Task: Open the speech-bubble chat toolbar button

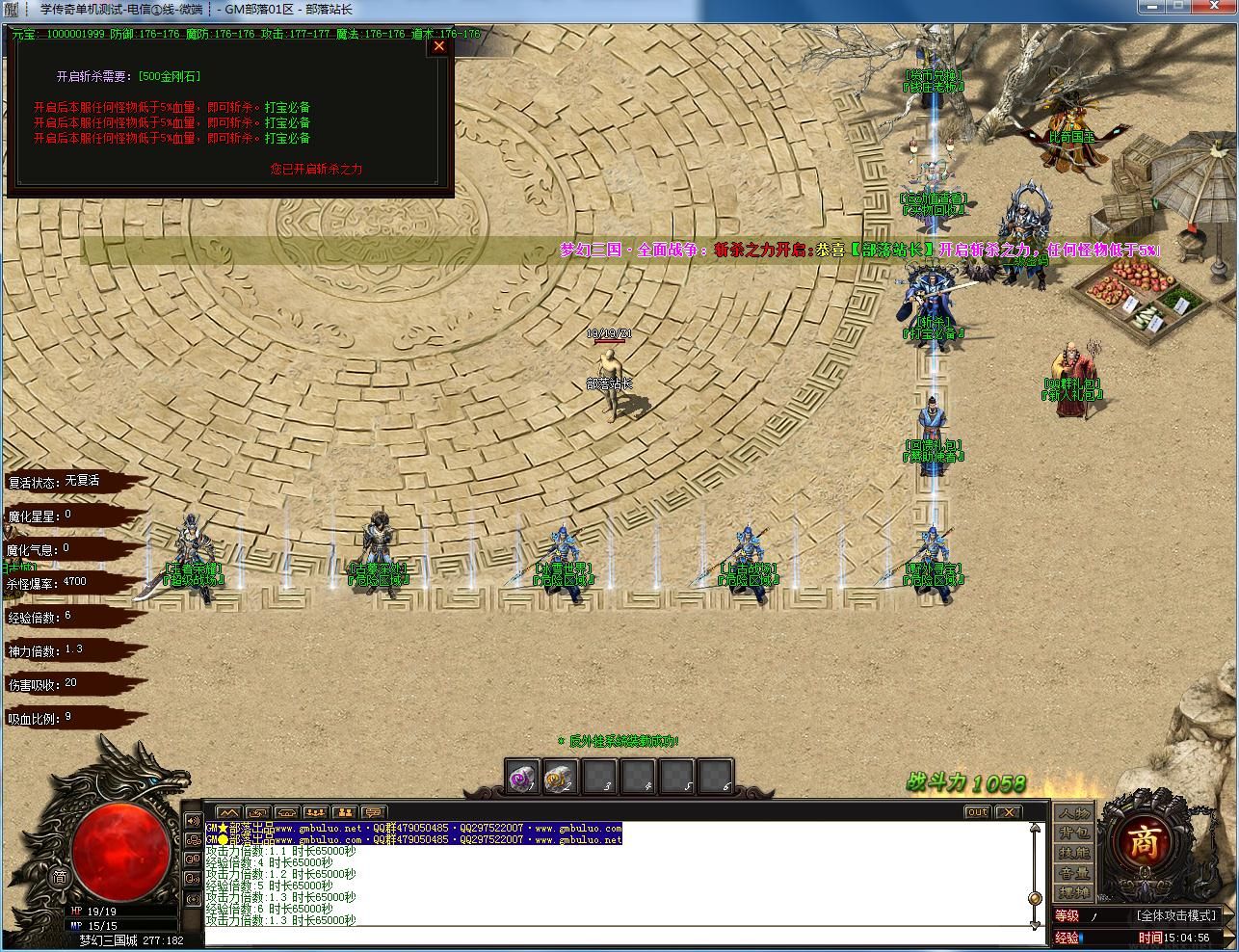Action: coord(373,812)
